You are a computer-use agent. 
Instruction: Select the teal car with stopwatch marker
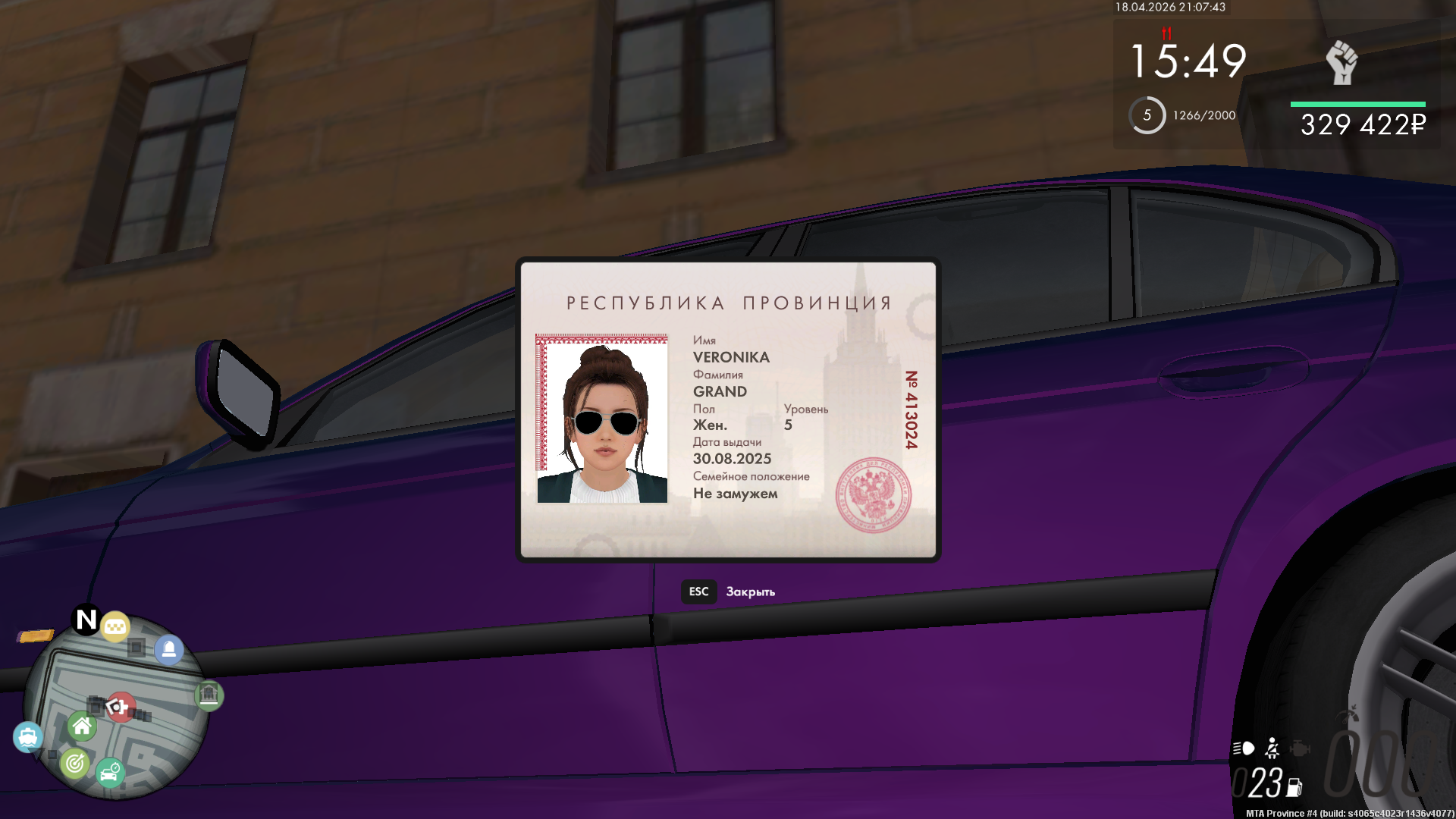(x=110, y=773)
